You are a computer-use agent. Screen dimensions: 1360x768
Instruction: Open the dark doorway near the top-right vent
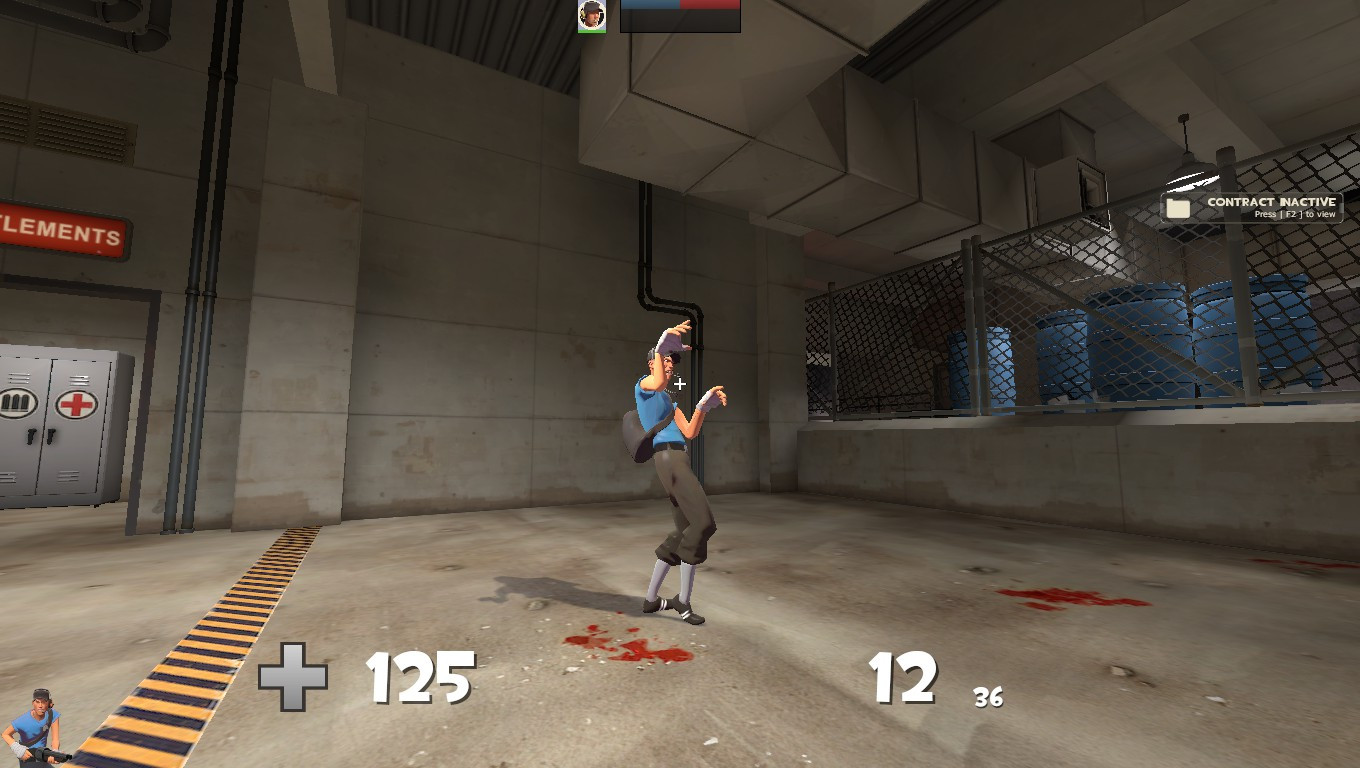(x=1090, y=185)
